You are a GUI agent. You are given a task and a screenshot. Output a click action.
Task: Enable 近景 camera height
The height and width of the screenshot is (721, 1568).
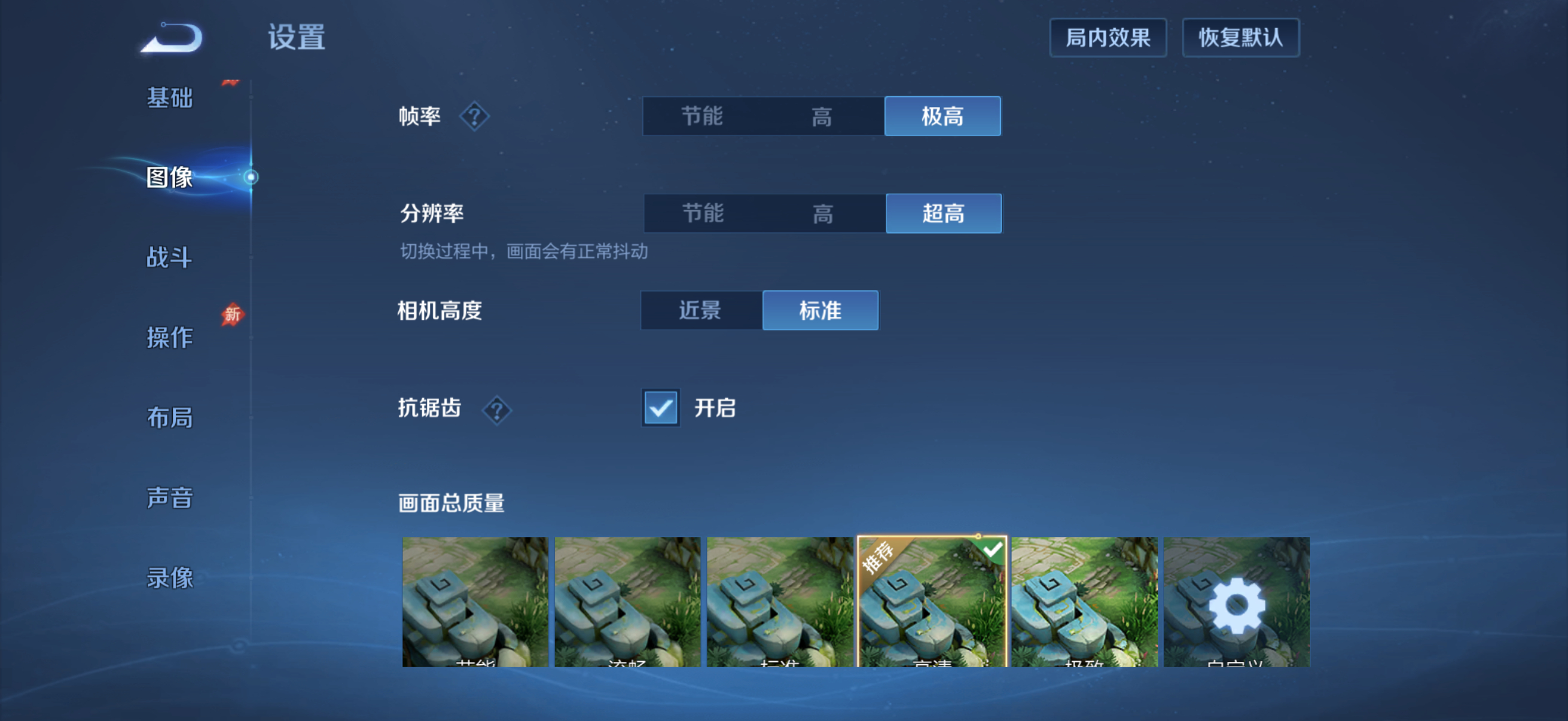[700, 310]
